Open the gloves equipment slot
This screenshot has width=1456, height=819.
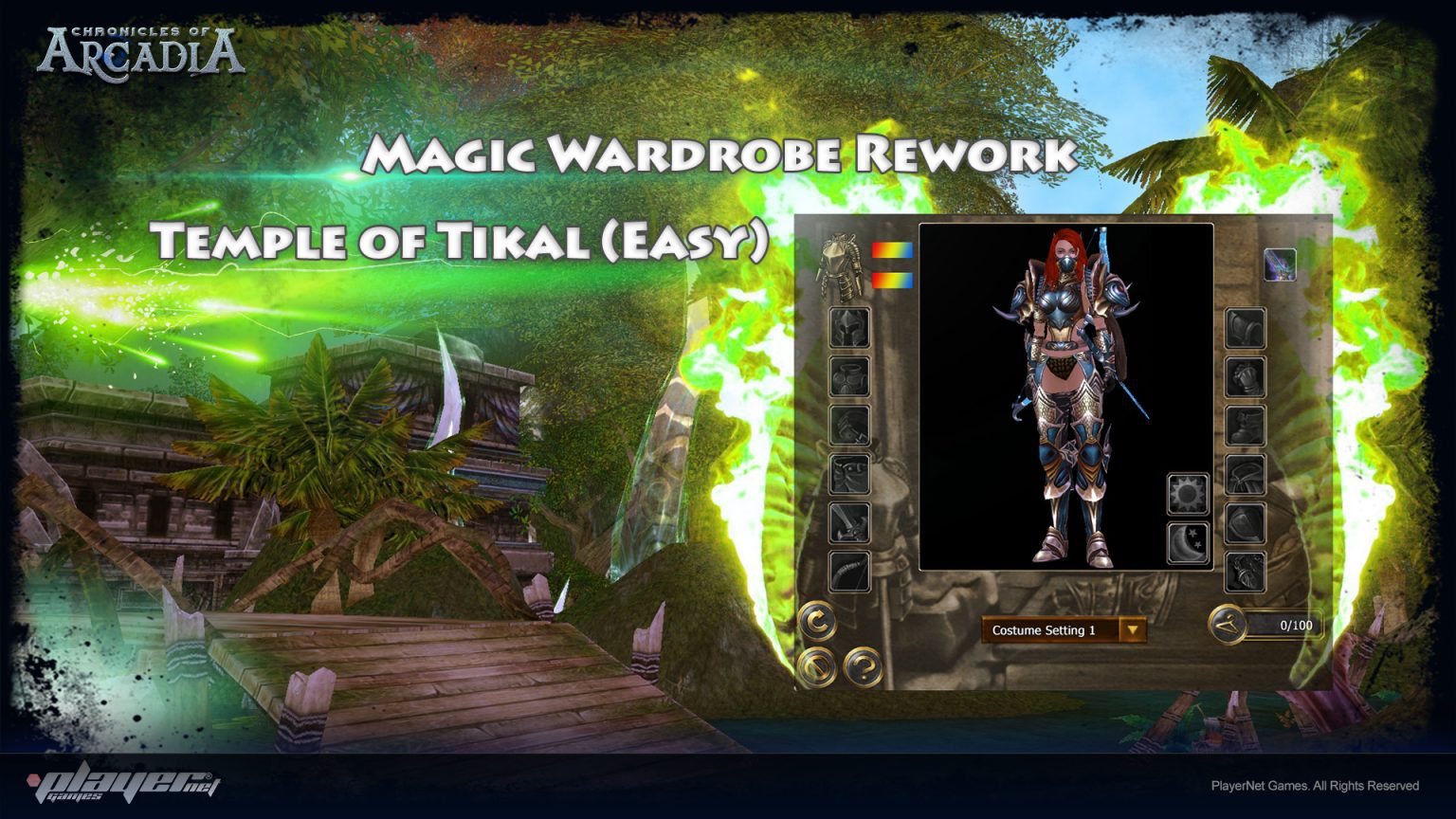1245,377
